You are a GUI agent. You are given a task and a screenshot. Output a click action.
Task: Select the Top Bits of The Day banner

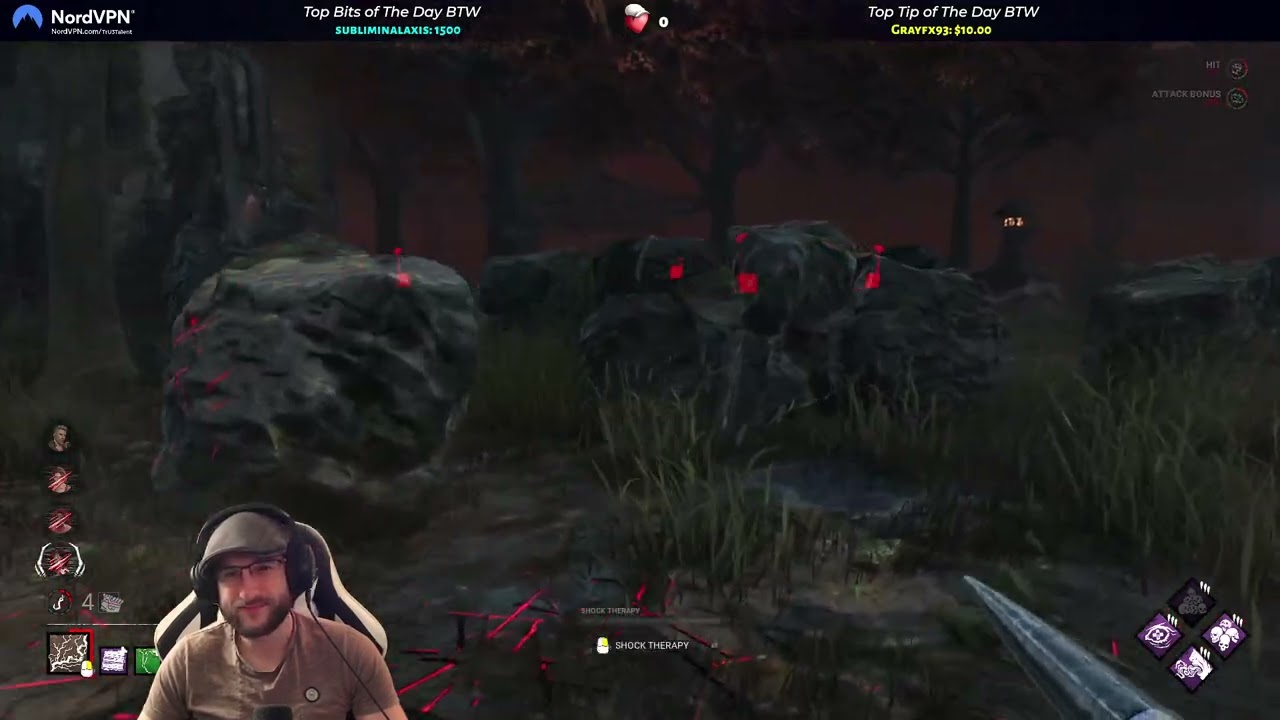tap(391, 12)
